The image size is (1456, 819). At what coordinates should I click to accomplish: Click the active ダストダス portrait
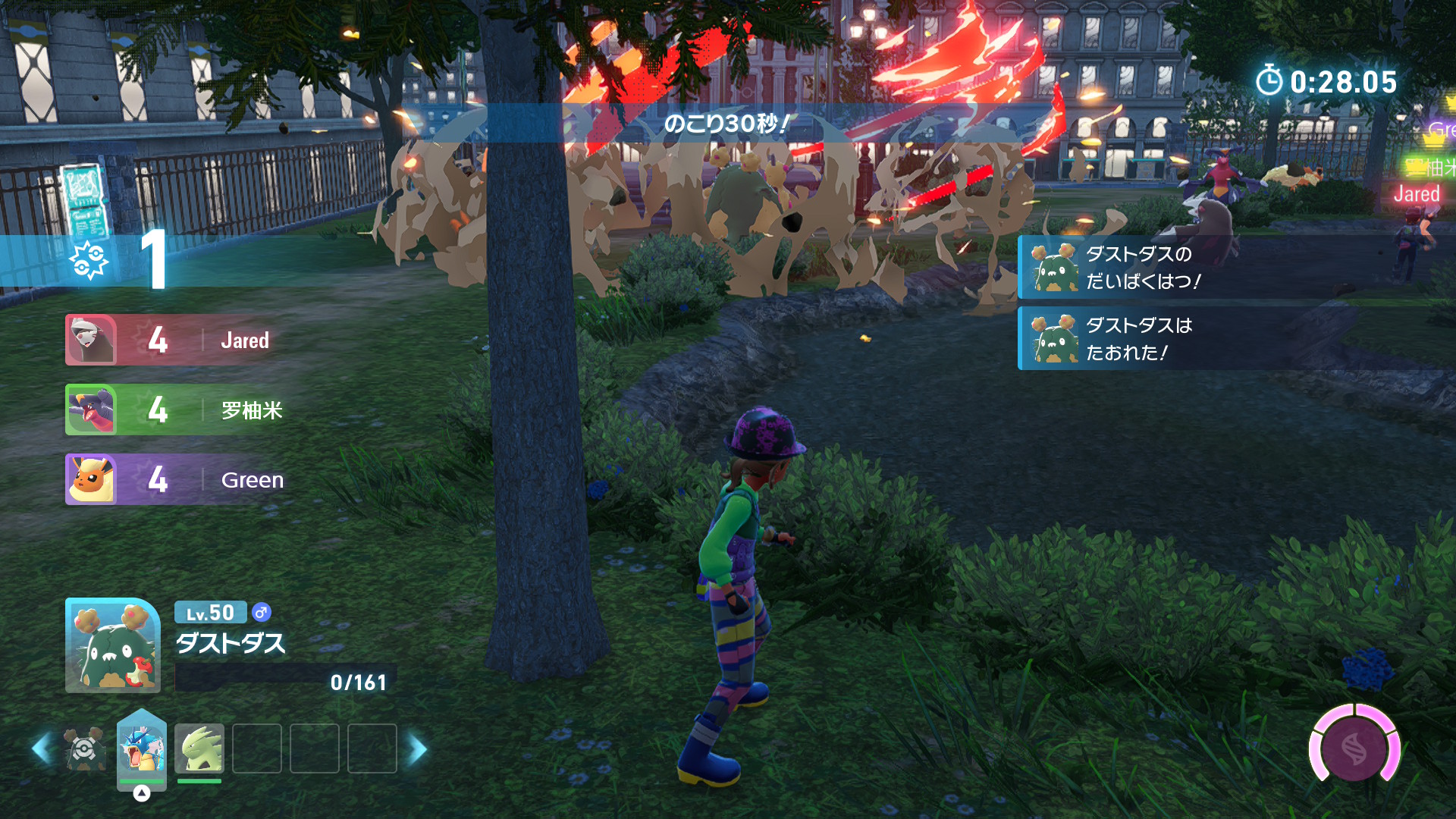[x=113, y=645]
